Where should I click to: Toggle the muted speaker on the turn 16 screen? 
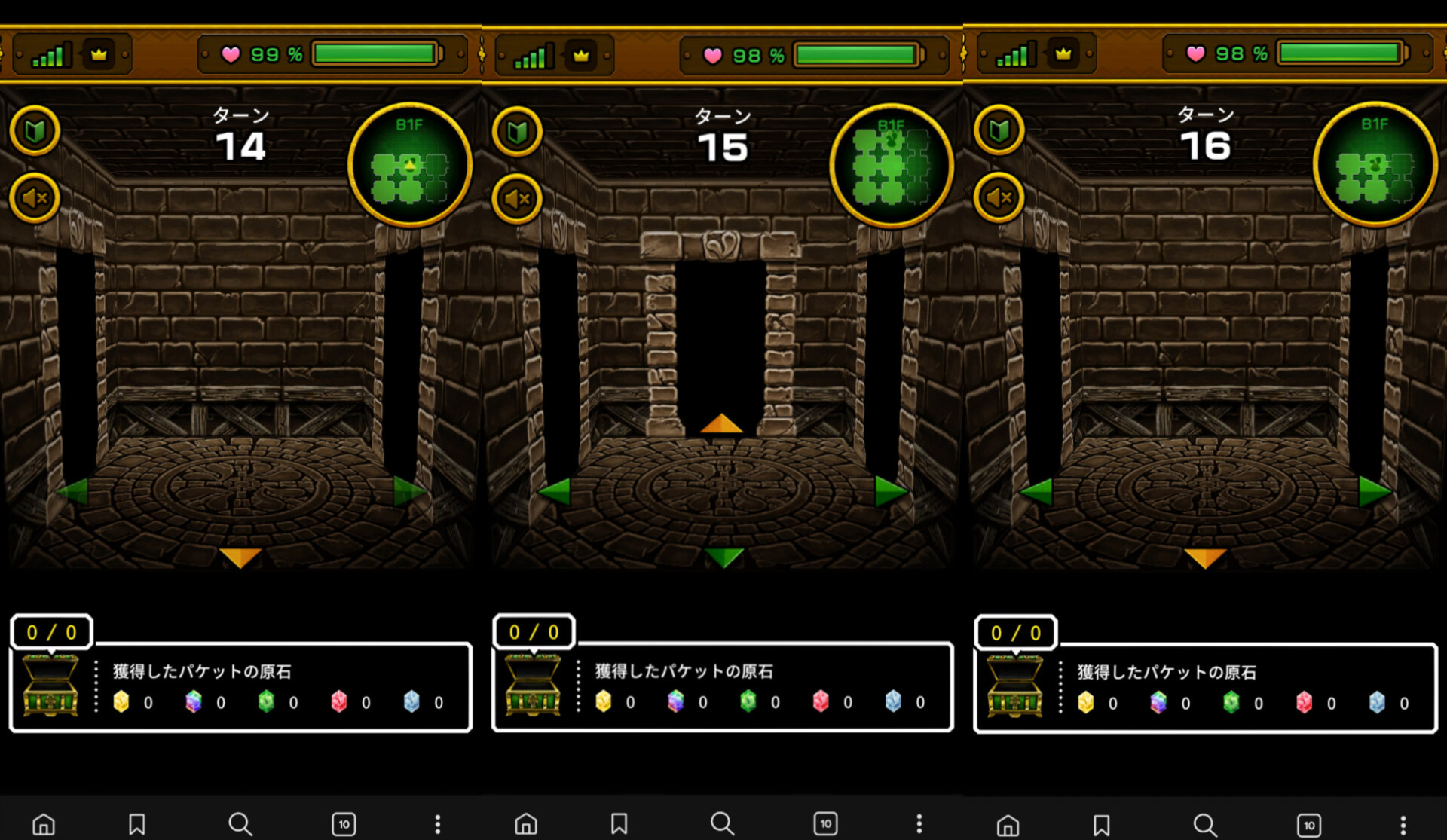coord(999,197)
